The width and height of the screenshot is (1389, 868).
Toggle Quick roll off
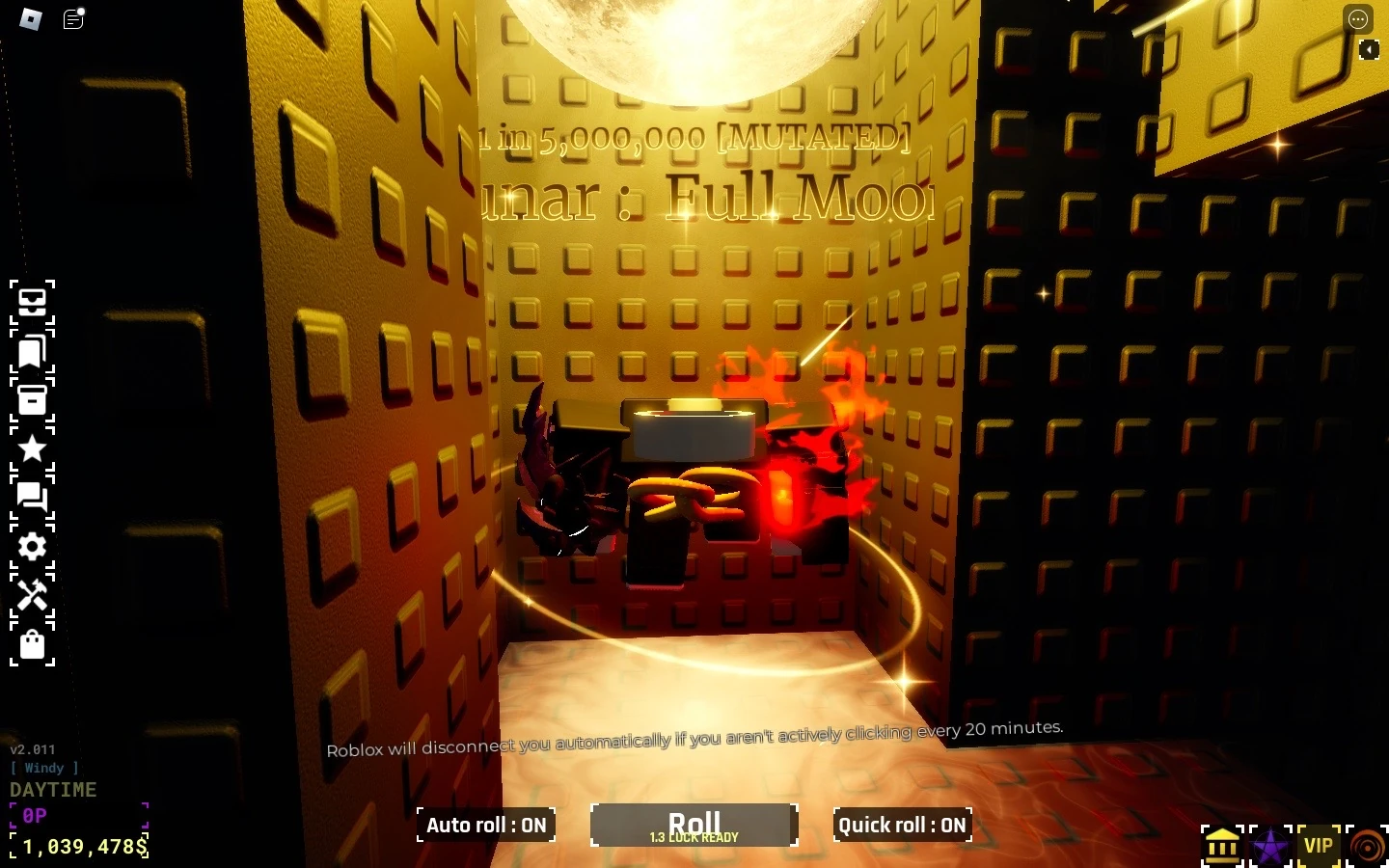[x=902, y=826]
